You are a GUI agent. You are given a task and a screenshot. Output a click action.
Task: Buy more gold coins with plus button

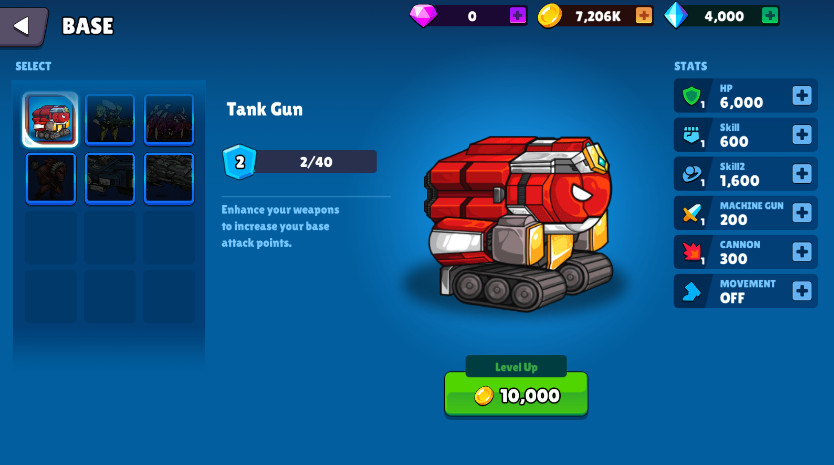[x=644, y=16]
